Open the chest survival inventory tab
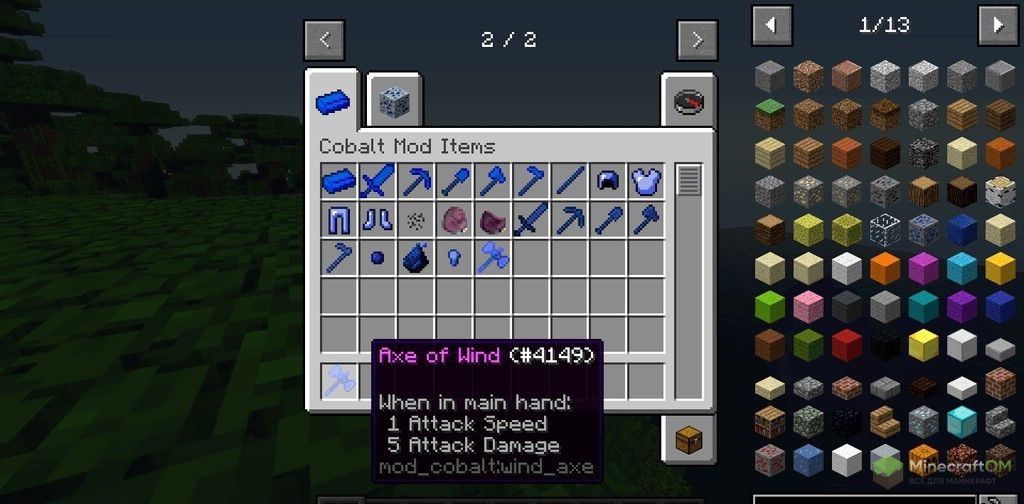Viewport: 1024px width, 504px height. (x=689, y=437)
